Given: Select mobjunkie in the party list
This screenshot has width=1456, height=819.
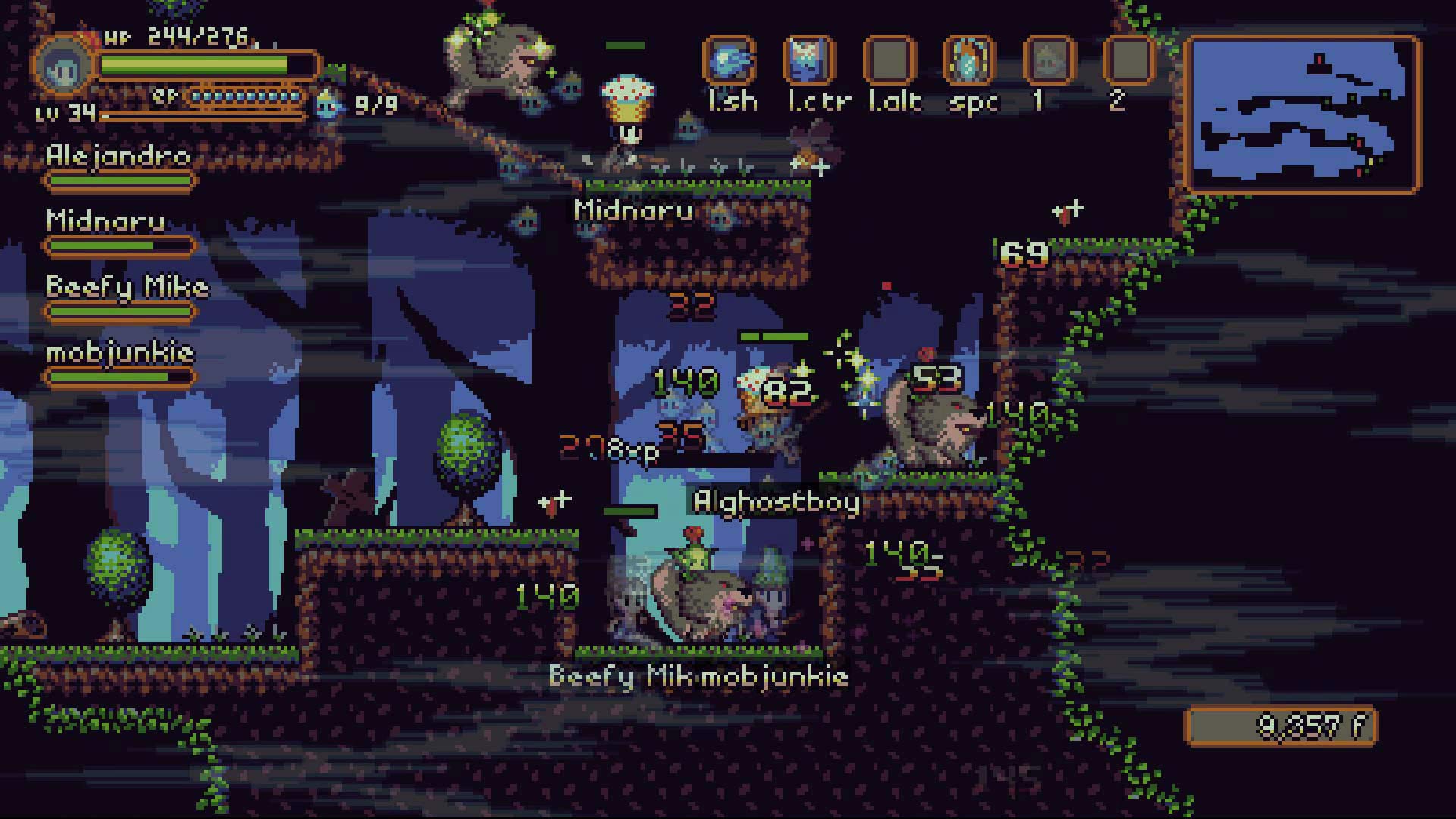Looking at the screenshot, I should (x=120, y=353).
